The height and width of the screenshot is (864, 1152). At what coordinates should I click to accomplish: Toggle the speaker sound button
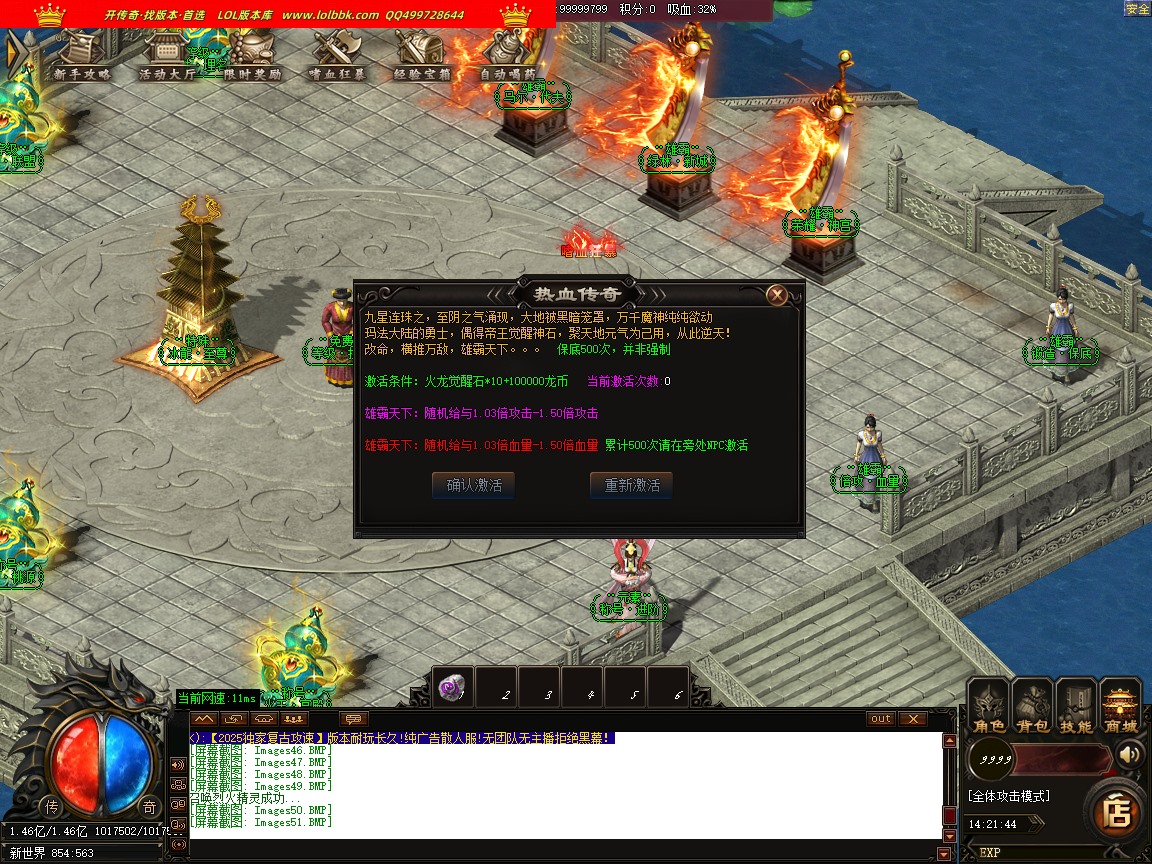pyautogui.click(x=1130, y=753)
